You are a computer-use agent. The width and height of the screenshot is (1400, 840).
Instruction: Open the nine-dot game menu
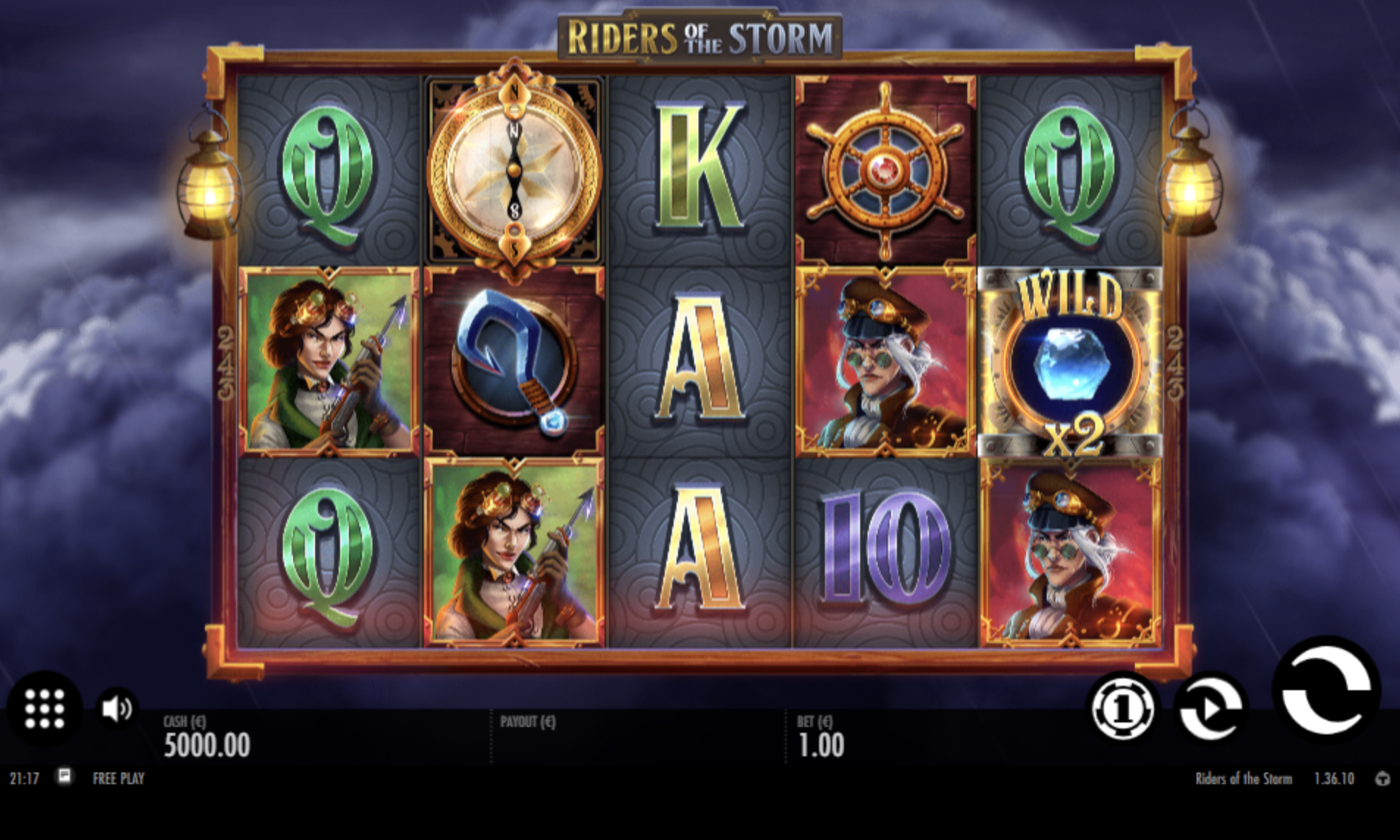pos(45,709)
